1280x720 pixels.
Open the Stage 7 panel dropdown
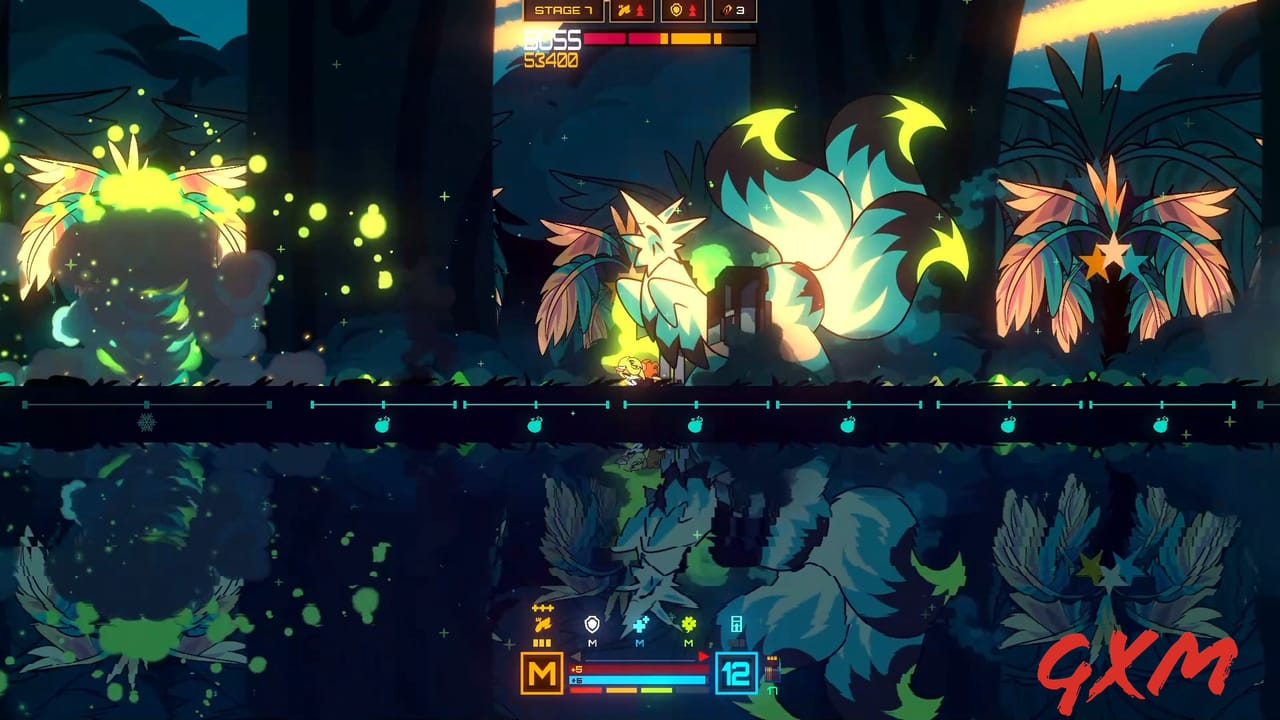[565, 10]
